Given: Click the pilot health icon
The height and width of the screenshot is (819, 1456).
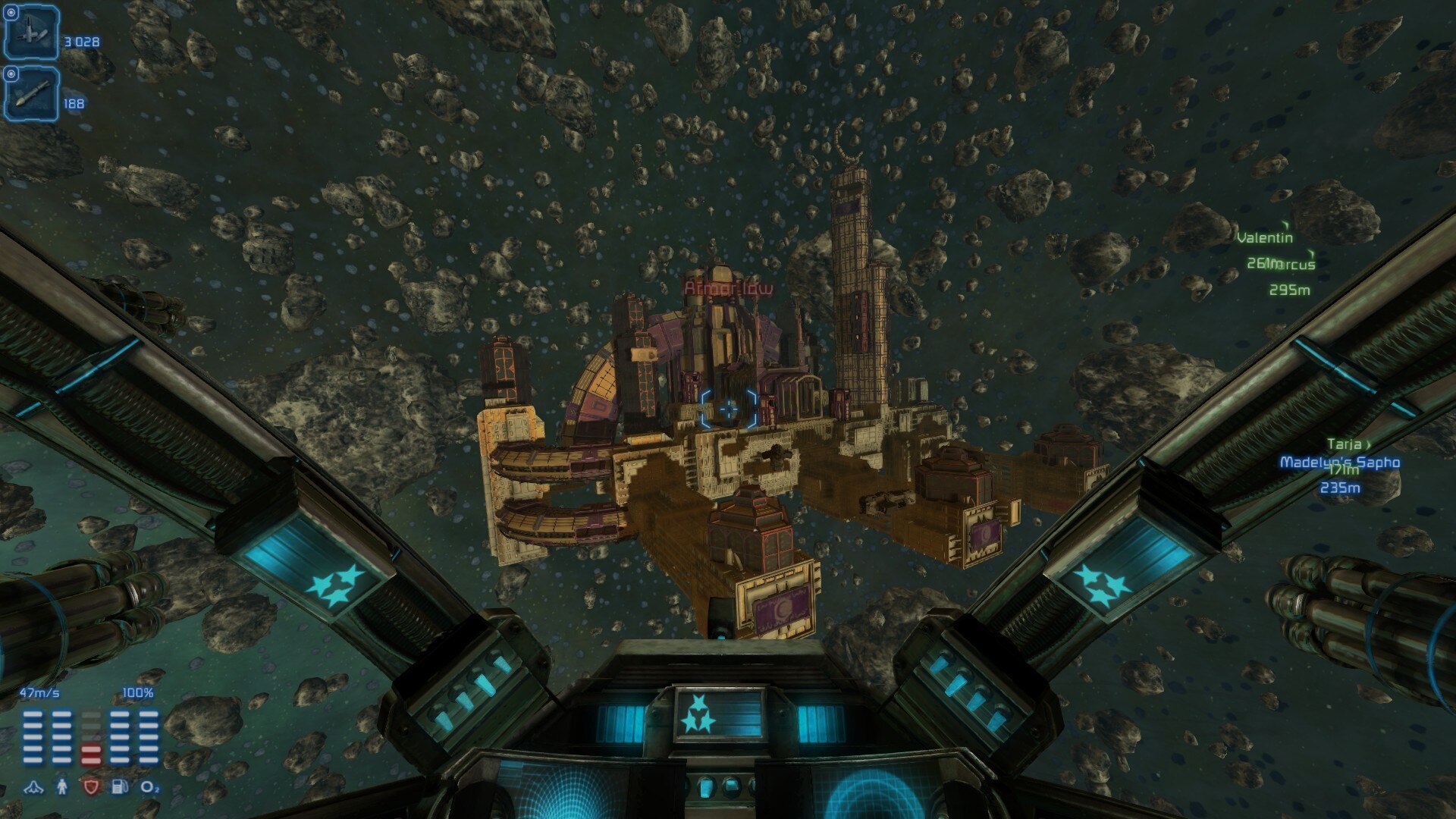Looking at the screenshot, I should 62,787.
